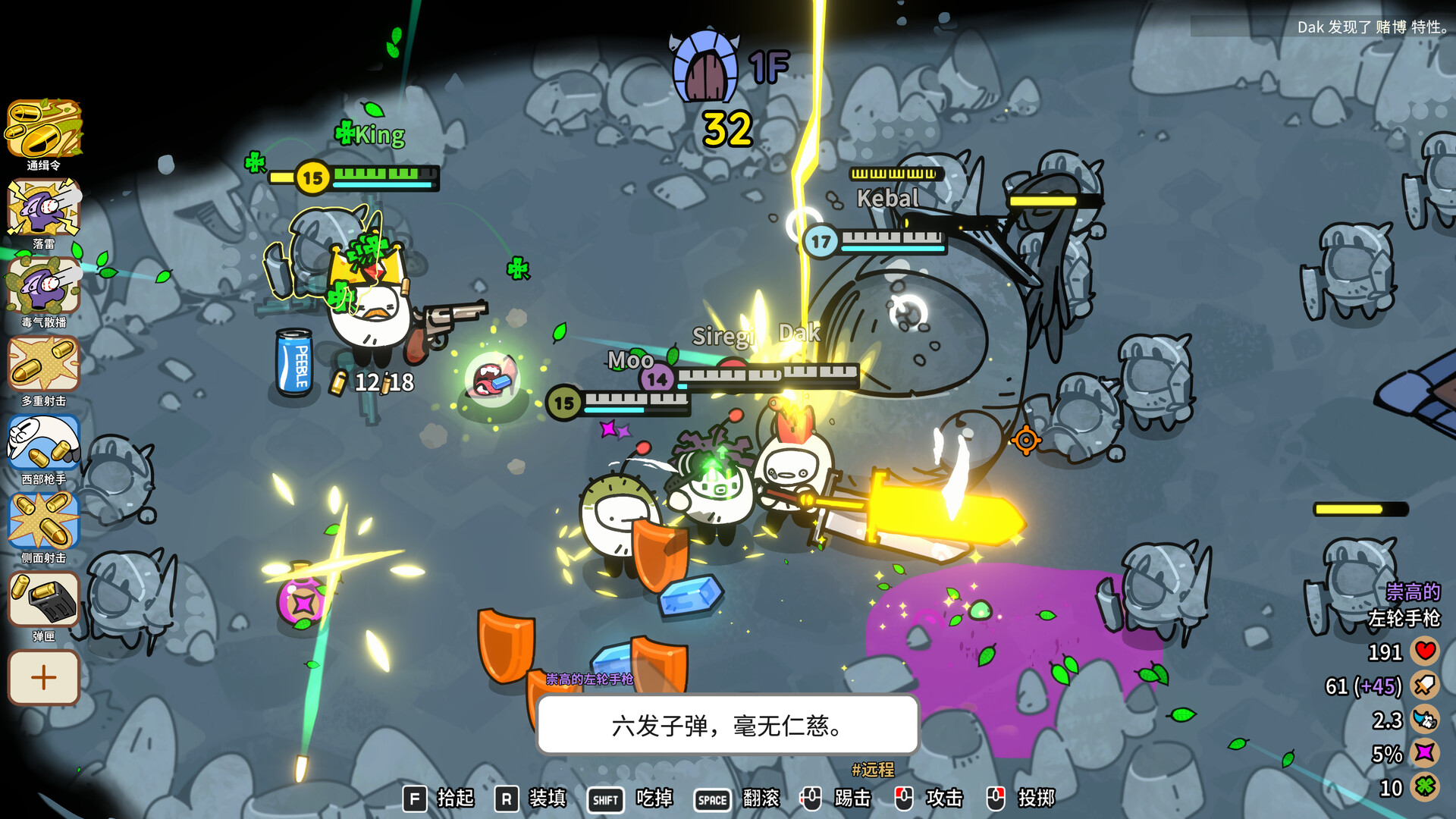Click the green clover luck icon beside 10
1456x819 pixels.
pos(1424,786)
